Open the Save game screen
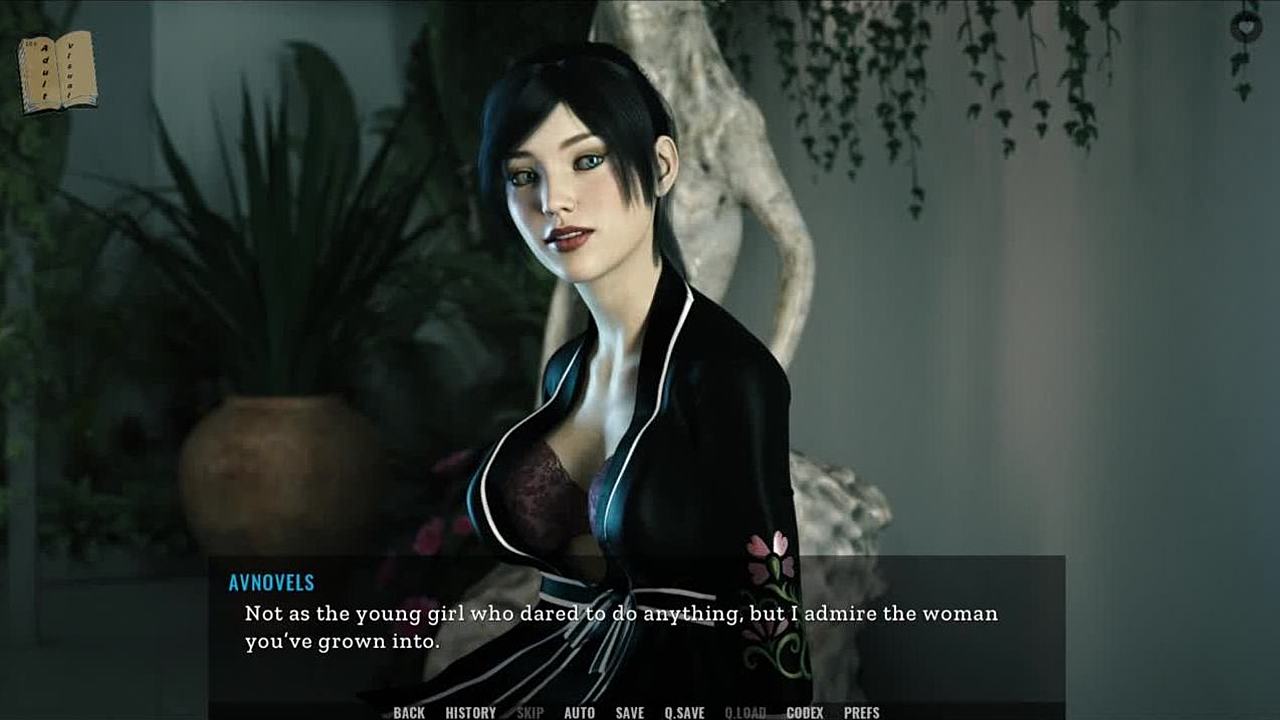Screen dimensions: 1280x720 pyautogui.click(x=629, y=712)
